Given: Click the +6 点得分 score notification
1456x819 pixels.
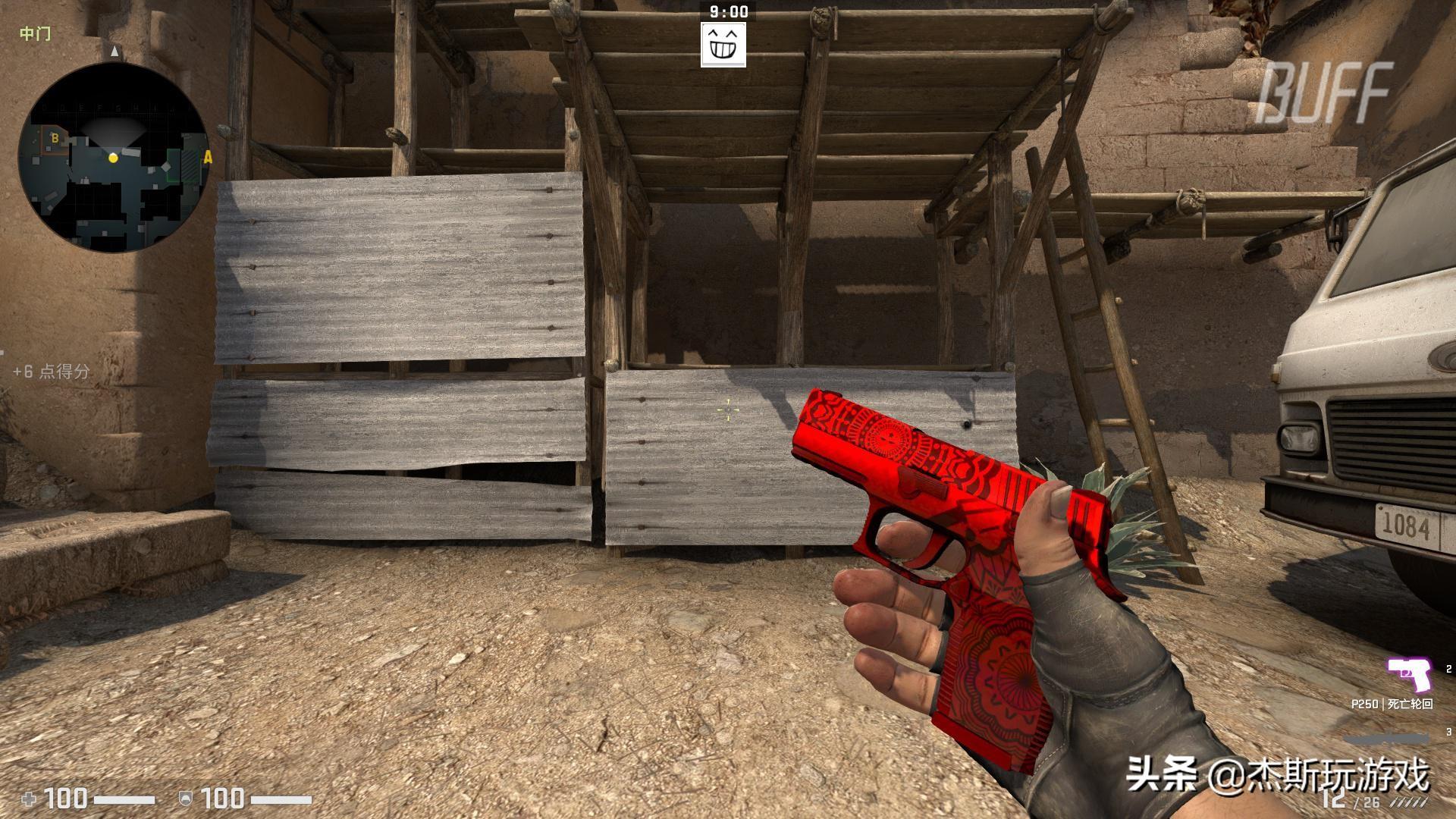Looking at the screenshot, I should (x=49, y=373).
